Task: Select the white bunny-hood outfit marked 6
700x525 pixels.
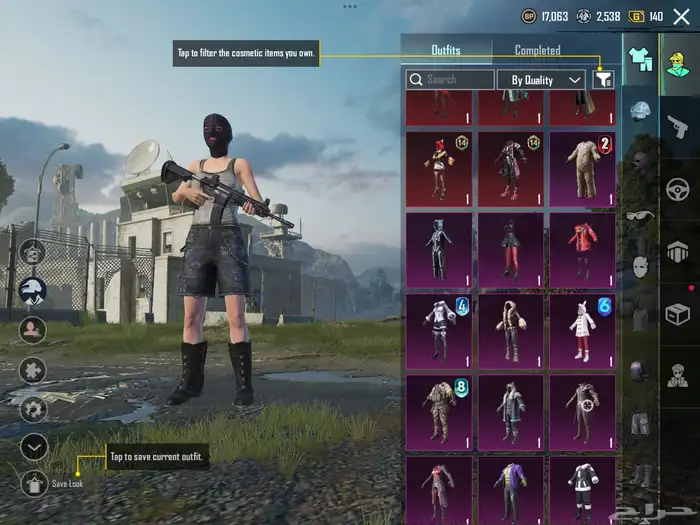Action: [x=583, y=330]
